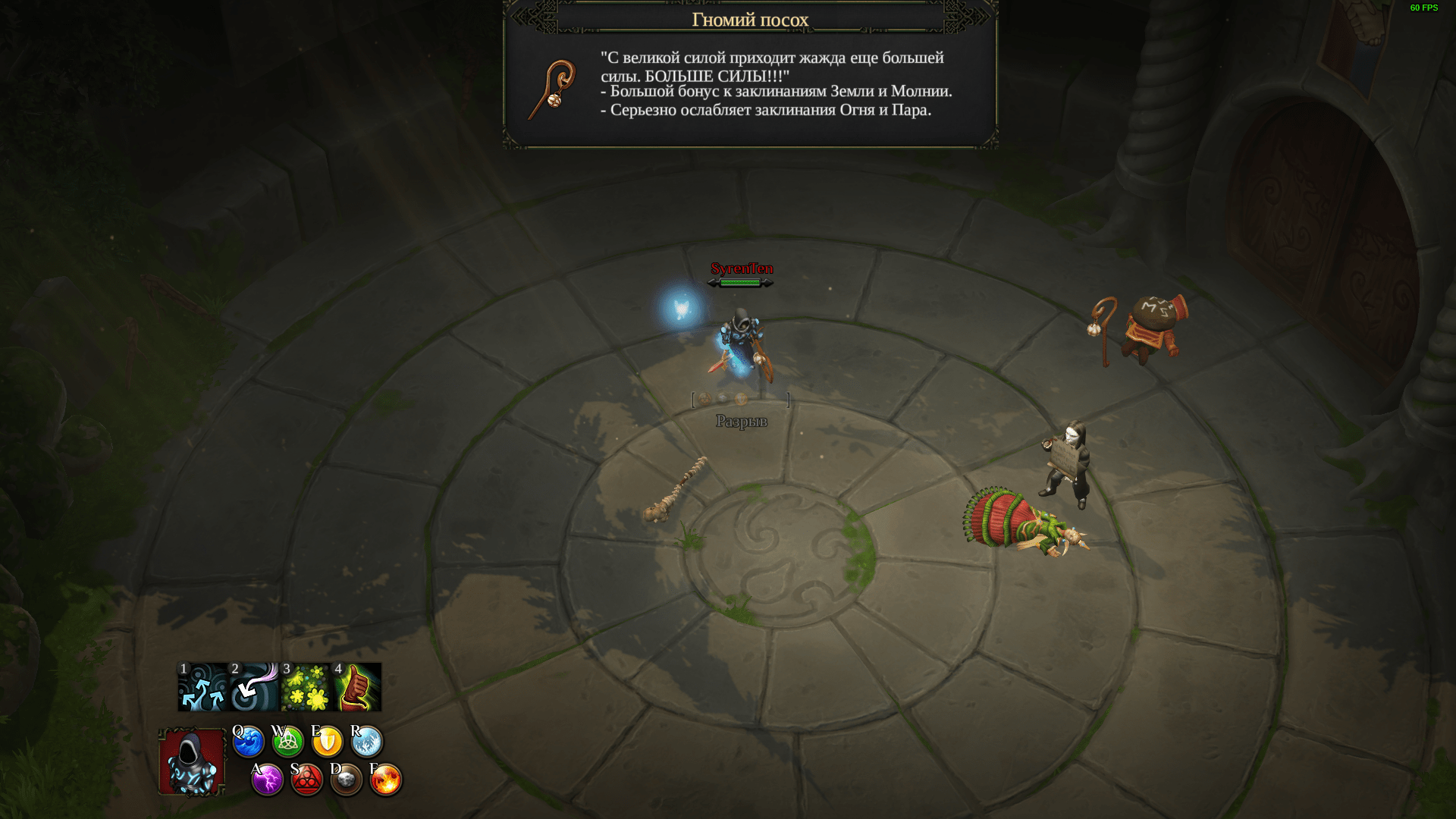The width and height of the screenshot is (1456, 819).
Task: Activate the first magick with three branching arrows
Action: (203, 687)
